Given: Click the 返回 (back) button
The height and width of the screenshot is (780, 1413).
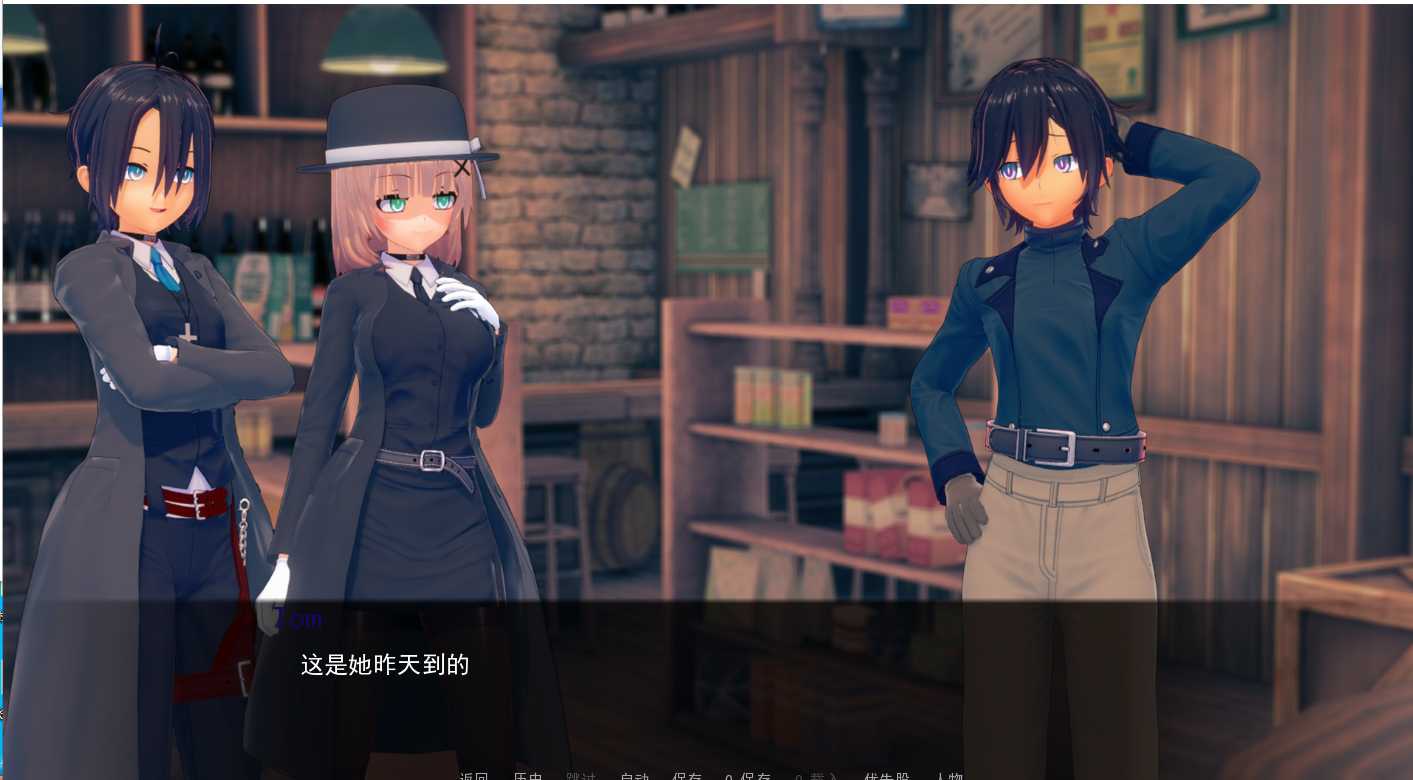Looking at the screenshot, I should coord(474,776).
